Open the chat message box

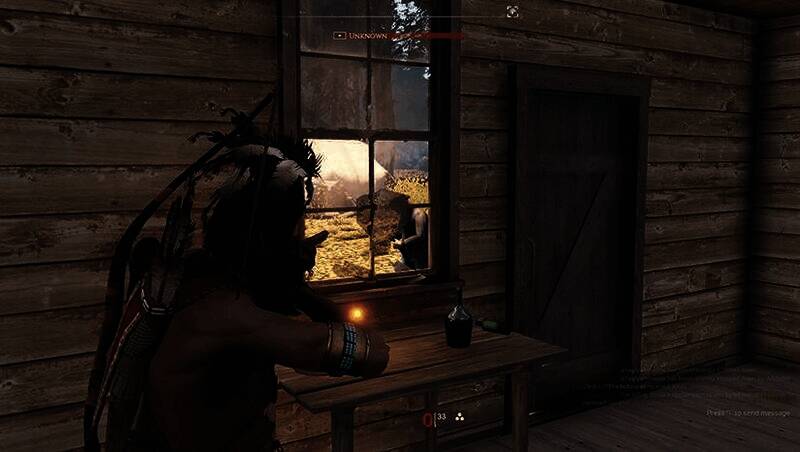[749, 412]
